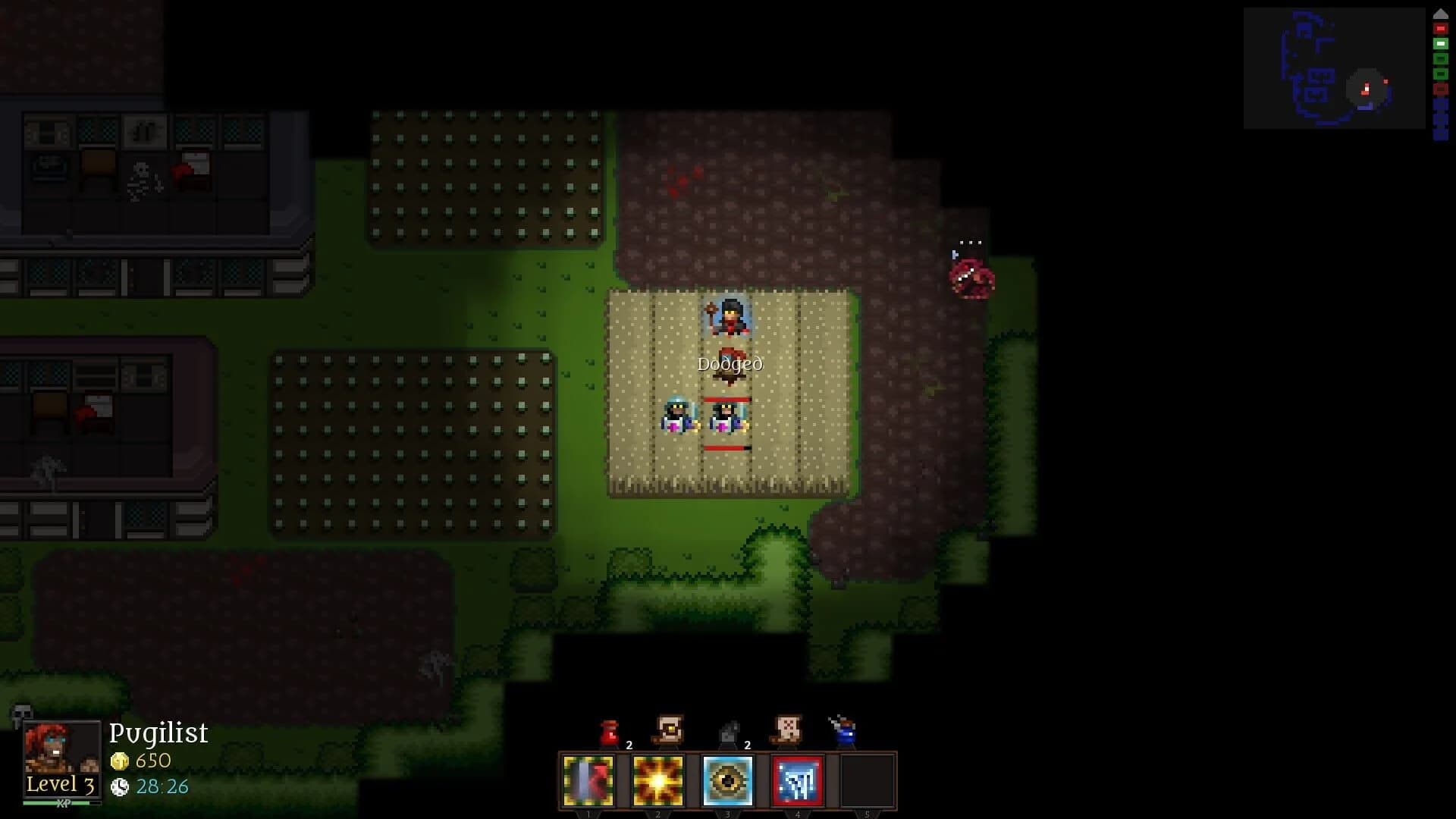Click the clock icon next to the 28:26 timer
This screenshot has width=1456, height=819.
point(121,787)
